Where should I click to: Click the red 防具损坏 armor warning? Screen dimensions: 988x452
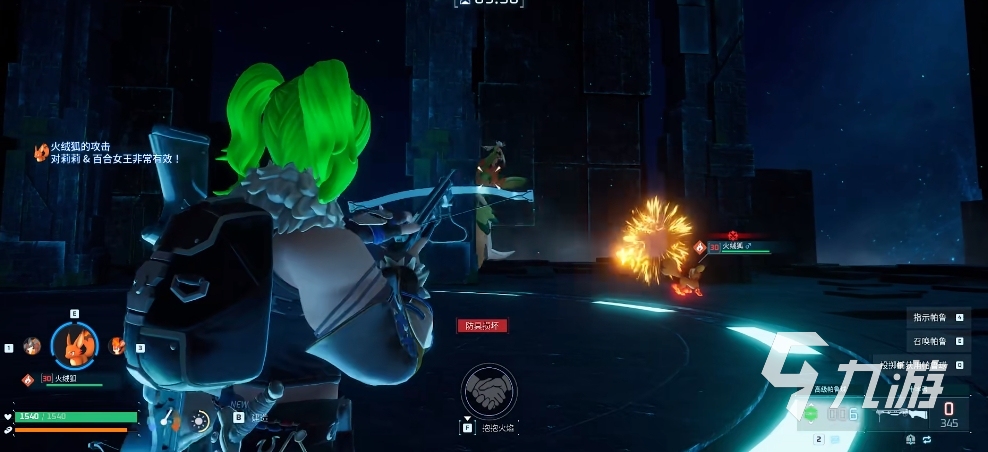pyautogui.click(x=483, y=325)
